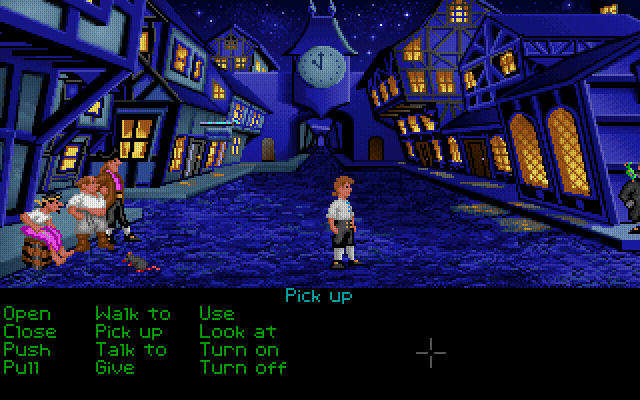Choose the Close verb

[30, 331]
